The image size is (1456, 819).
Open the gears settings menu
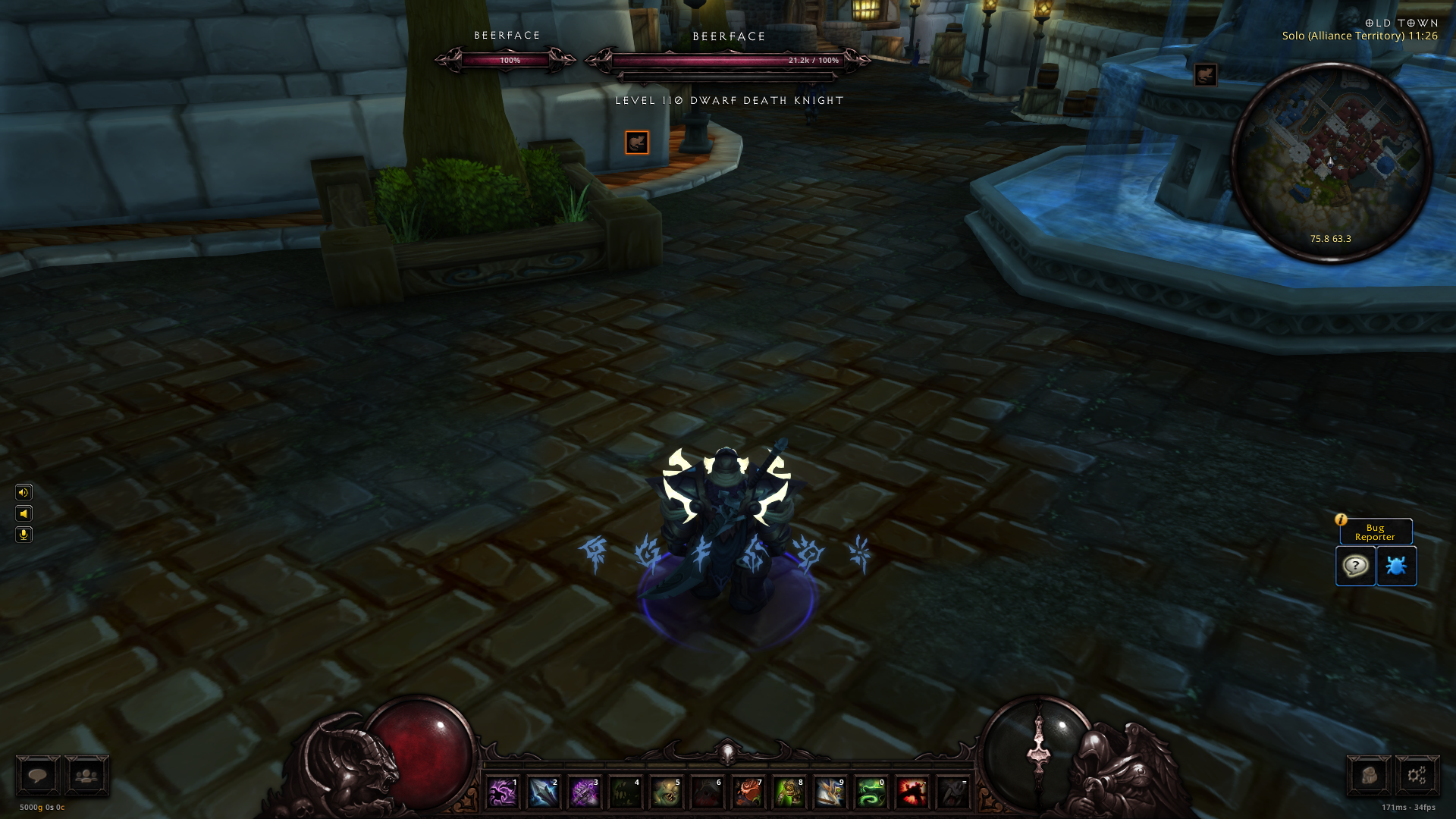click(1417, 776)
